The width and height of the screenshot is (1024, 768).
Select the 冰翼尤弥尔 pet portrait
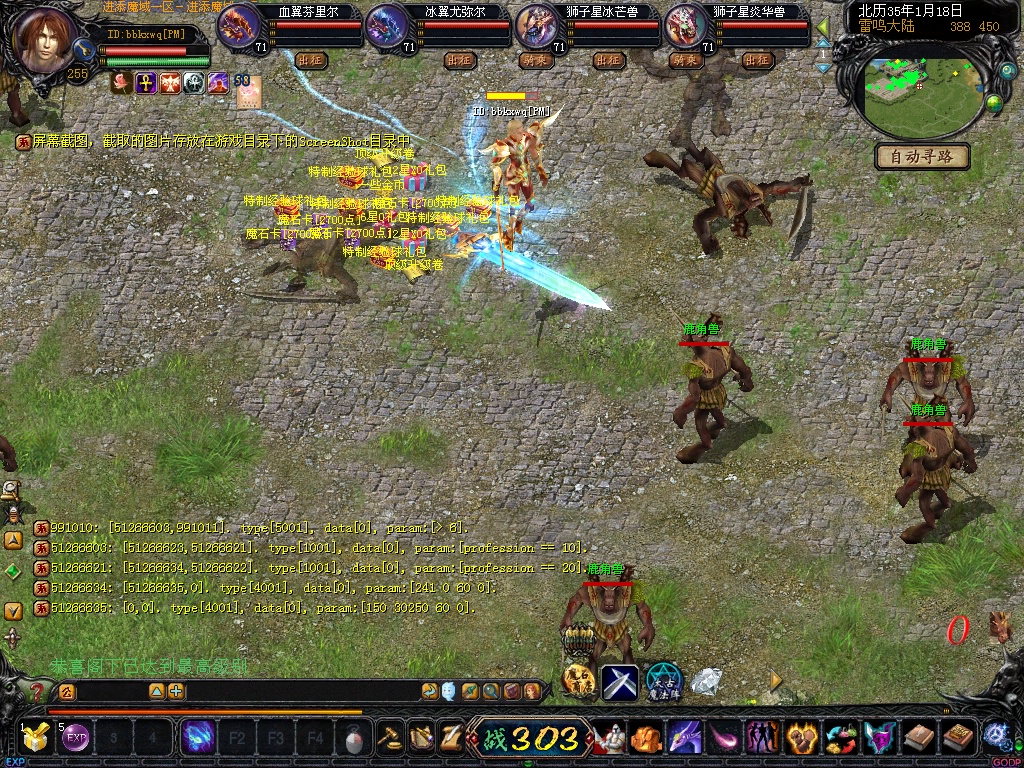point(387,25)
